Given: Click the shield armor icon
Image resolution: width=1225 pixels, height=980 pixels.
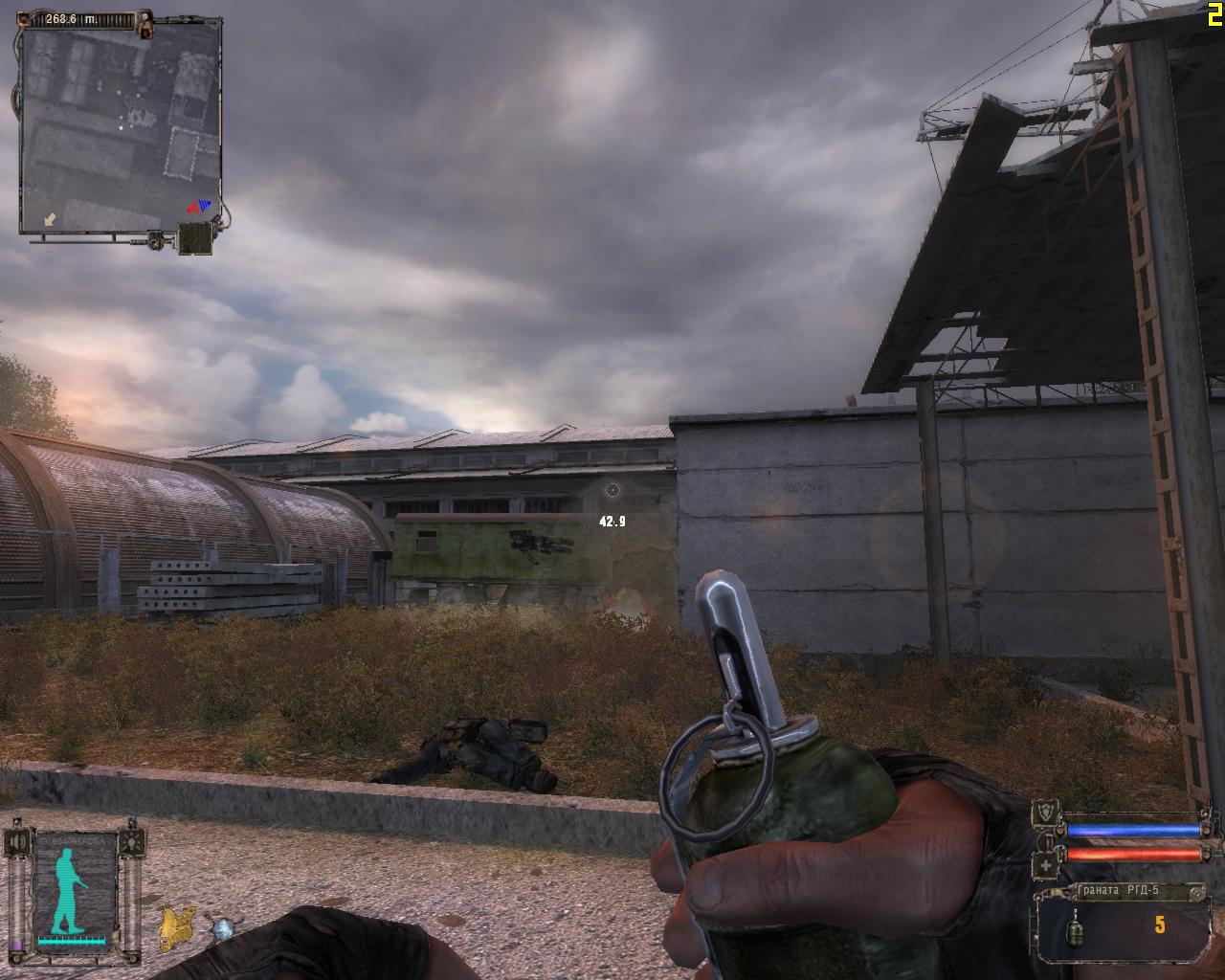Looking at the screenshot, I should click(1047, 815).
